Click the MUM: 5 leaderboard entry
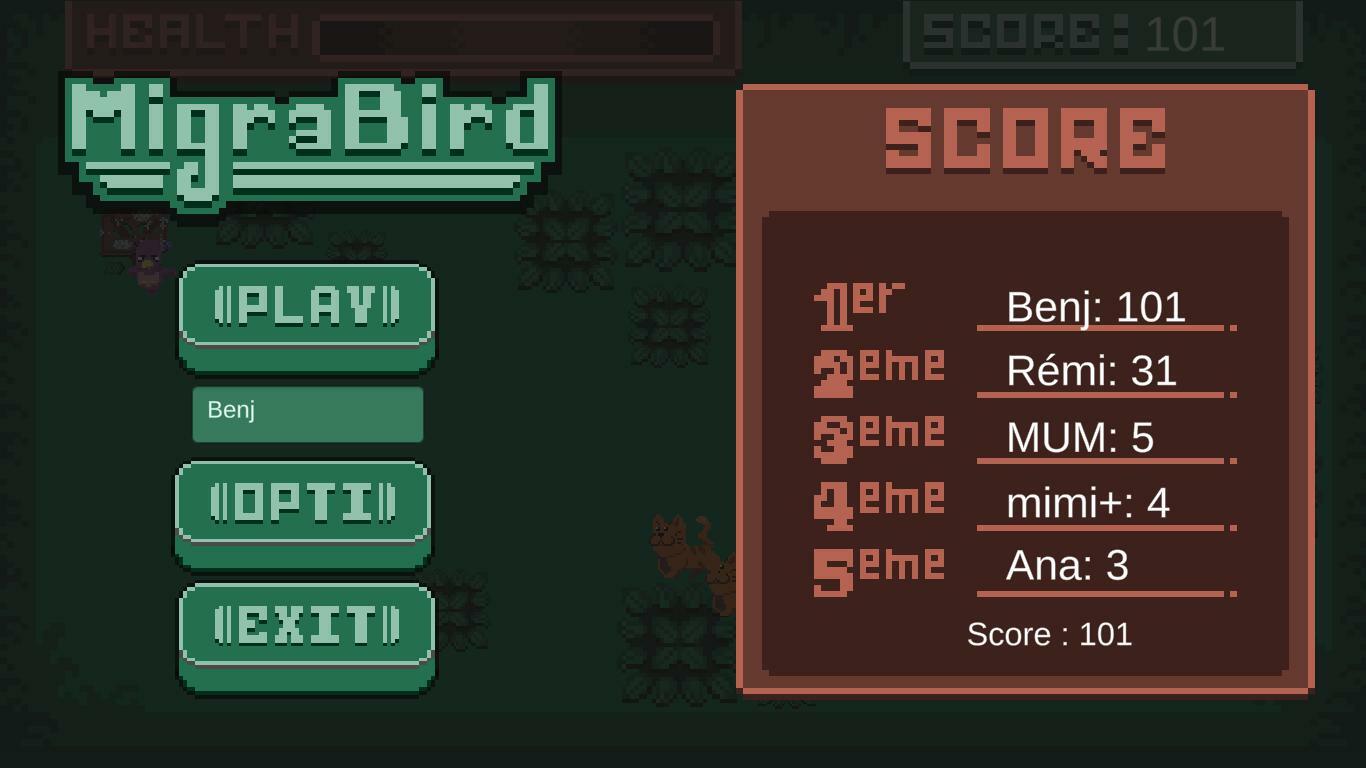 [1080, 437]
